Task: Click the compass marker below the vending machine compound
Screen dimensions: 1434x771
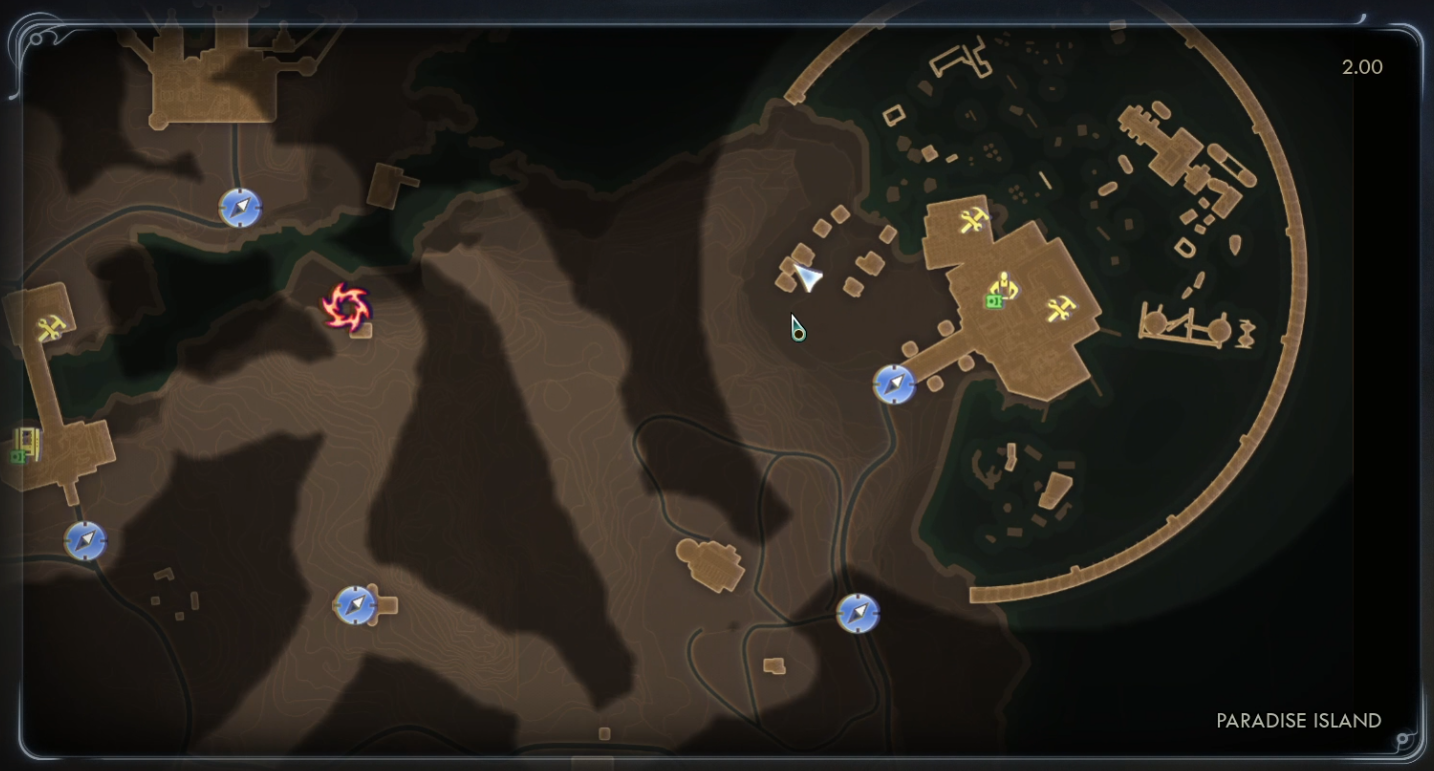Action: (x=85, y=541)
